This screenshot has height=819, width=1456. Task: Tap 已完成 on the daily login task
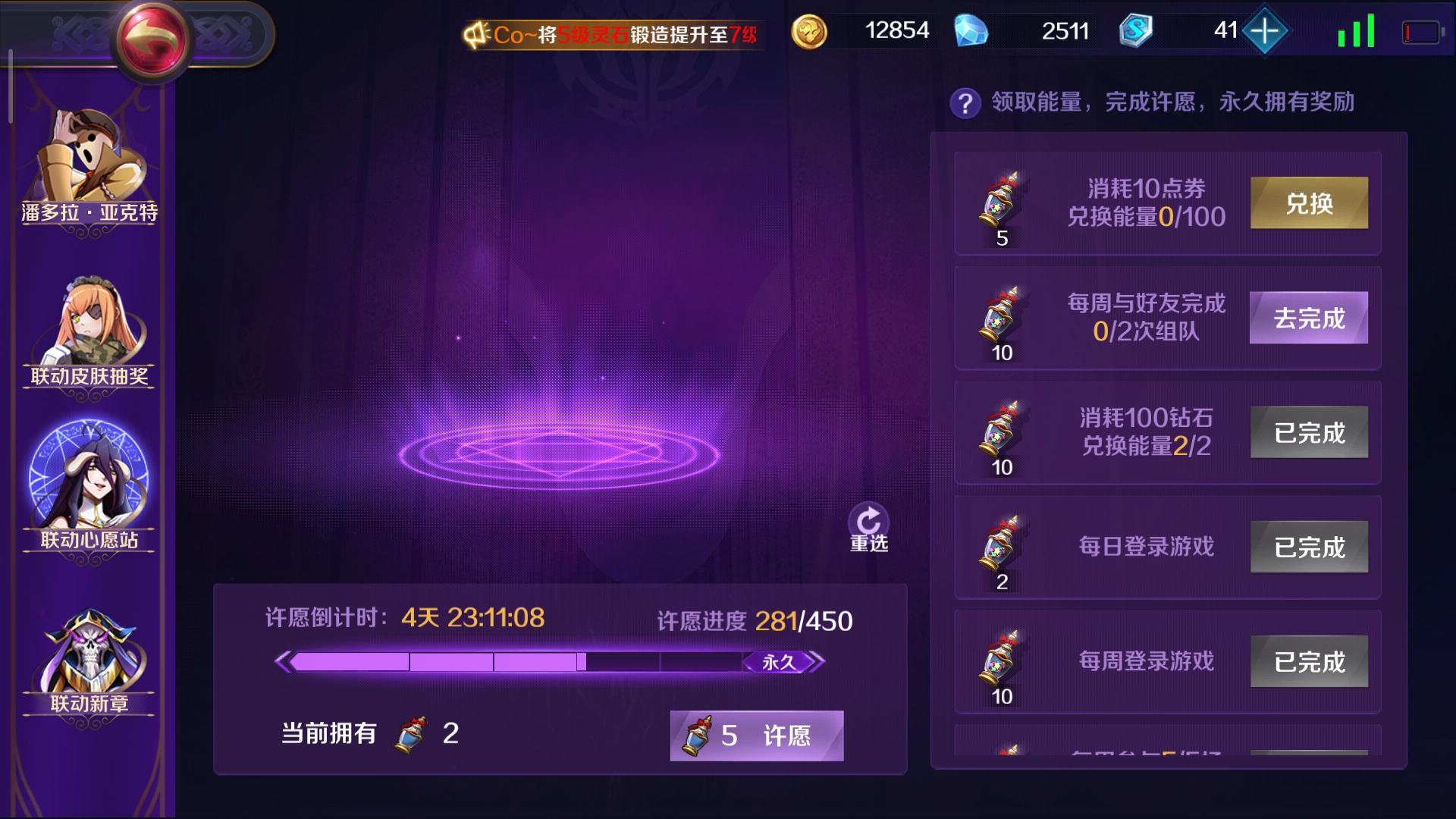tap(1308, 548)
